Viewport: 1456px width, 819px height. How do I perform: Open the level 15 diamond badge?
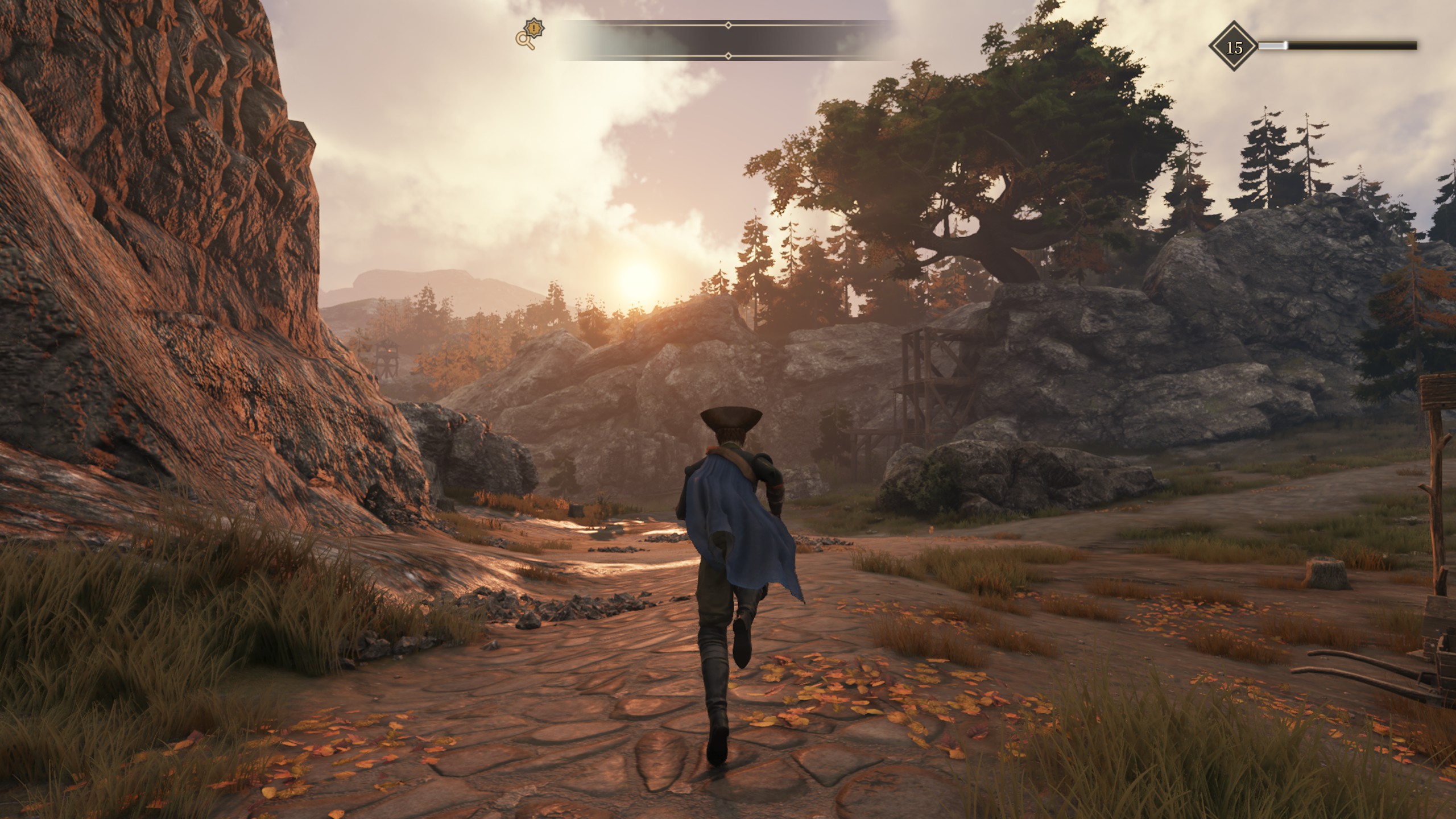pyautogui.click(x=1234, y=48)
